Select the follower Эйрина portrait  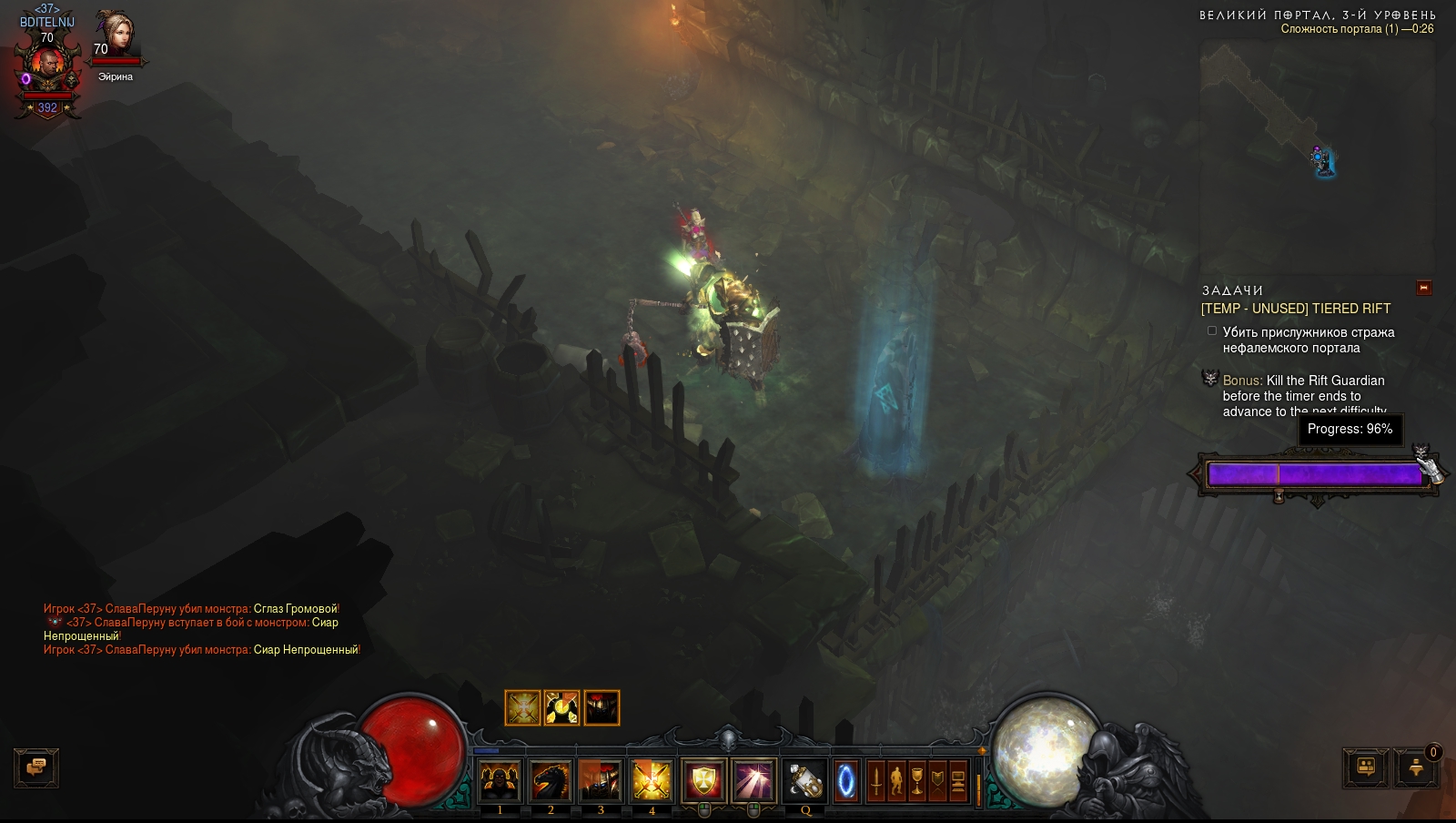[x=116, y=36]
